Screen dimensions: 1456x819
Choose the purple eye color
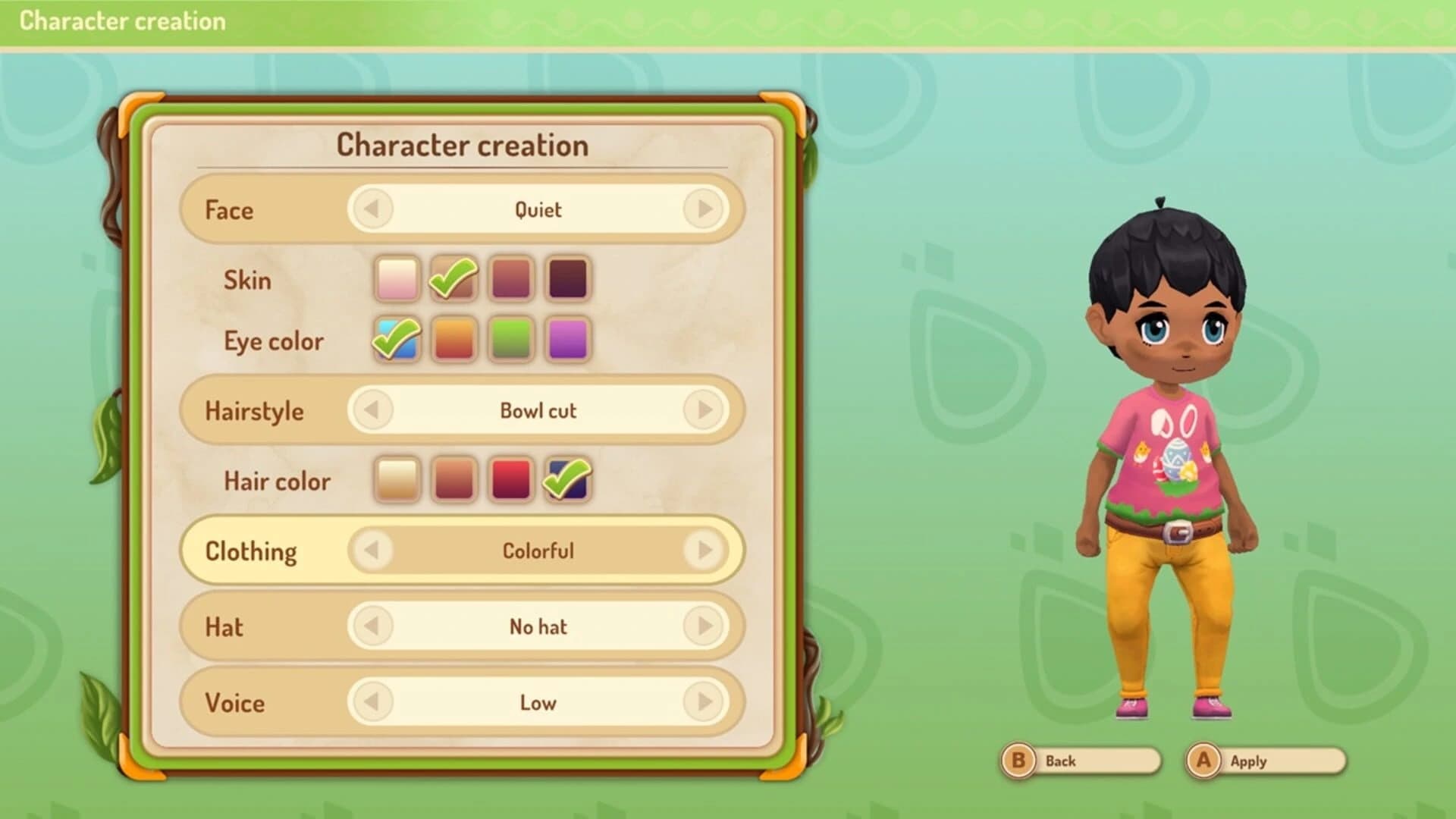click(x=567, y=340)
